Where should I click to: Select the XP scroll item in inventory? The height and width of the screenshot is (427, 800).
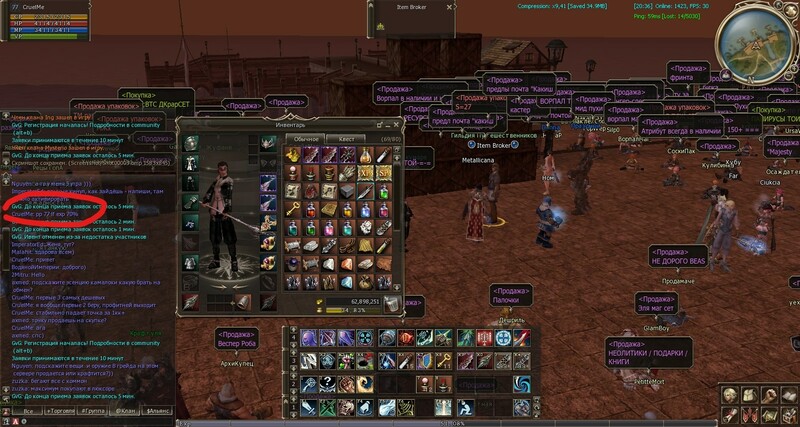(367, 174)
